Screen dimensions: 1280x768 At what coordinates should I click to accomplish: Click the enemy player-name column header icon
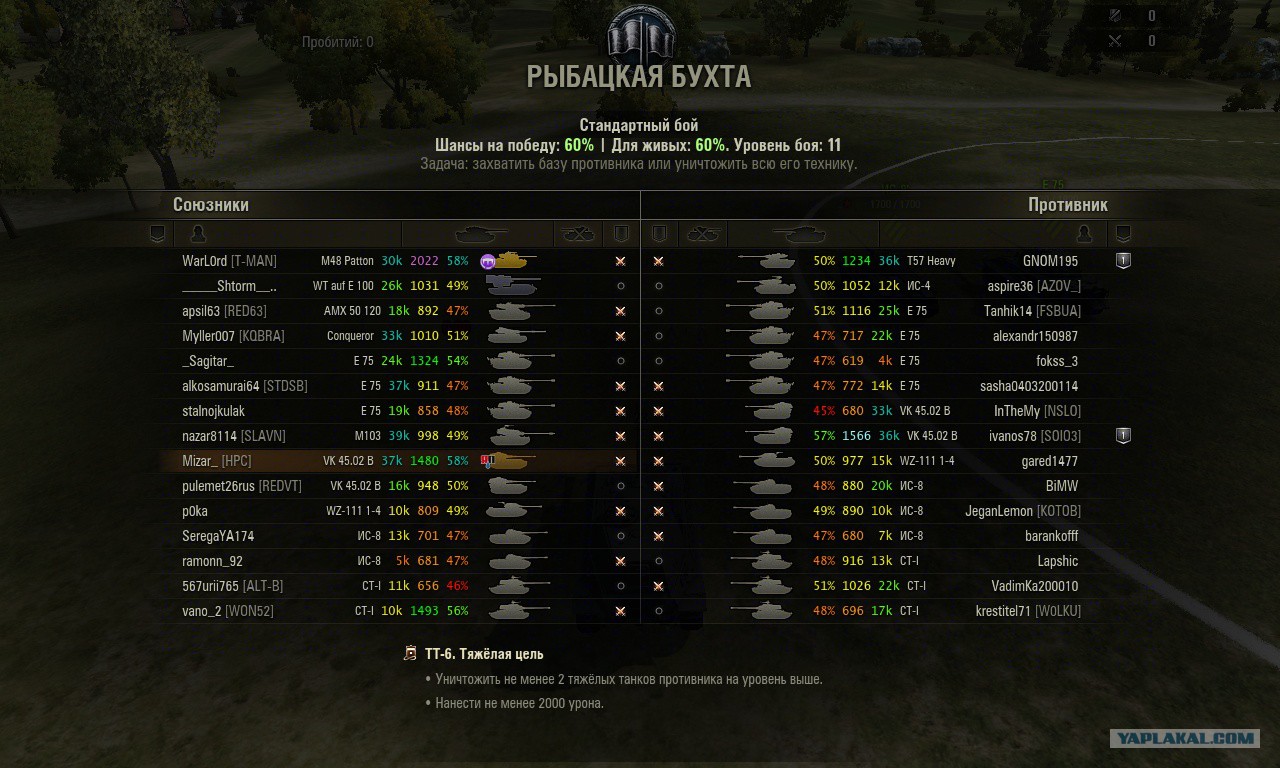1083,234
